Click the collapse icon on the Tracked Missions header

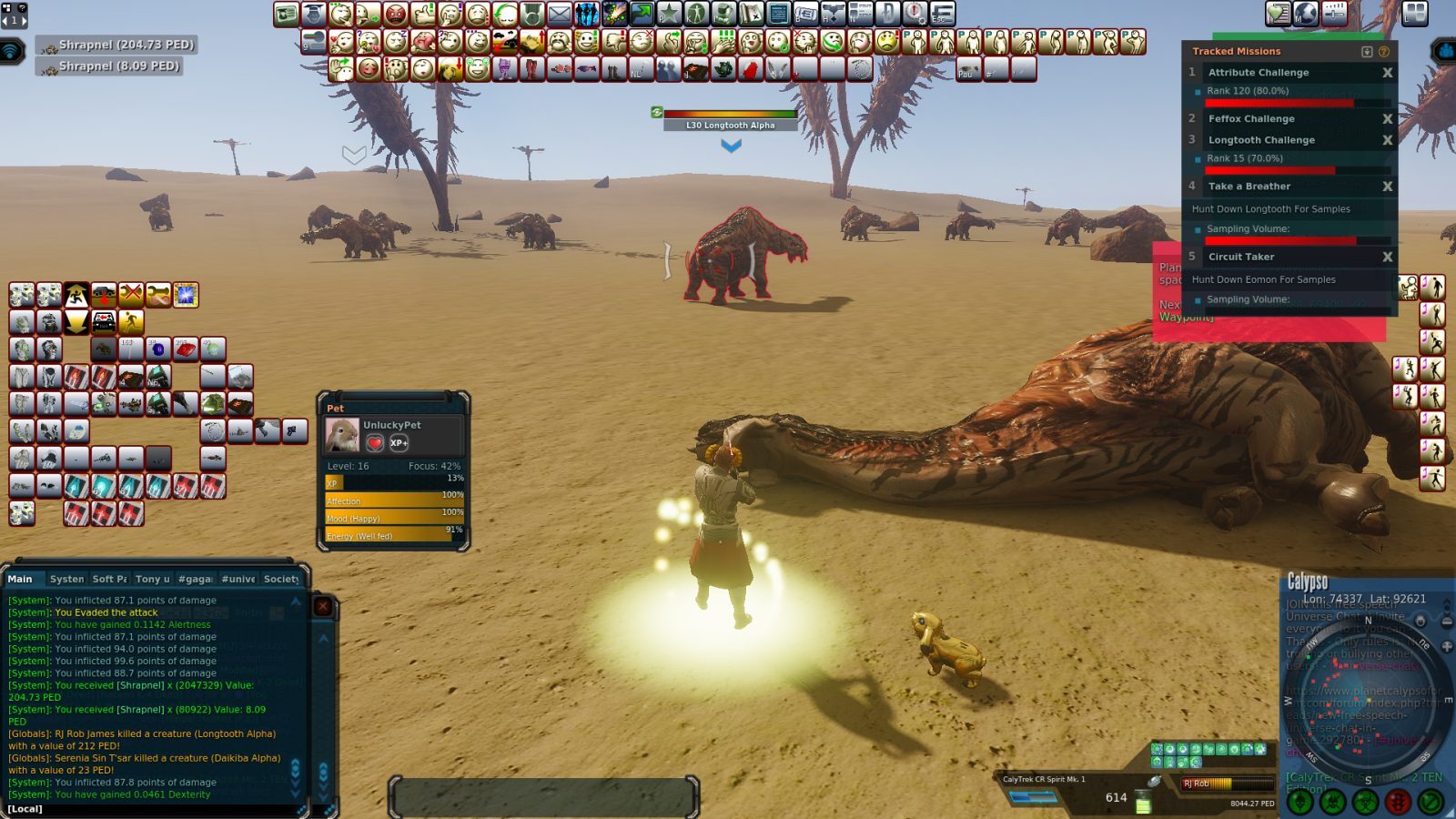1365,51
